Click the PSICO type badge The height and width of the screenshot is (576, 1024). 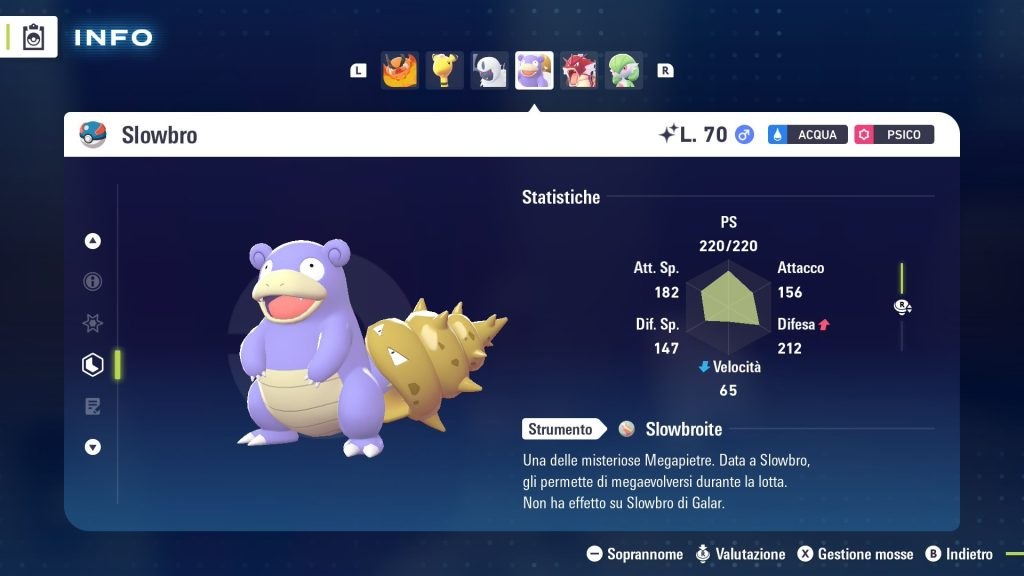894,134
